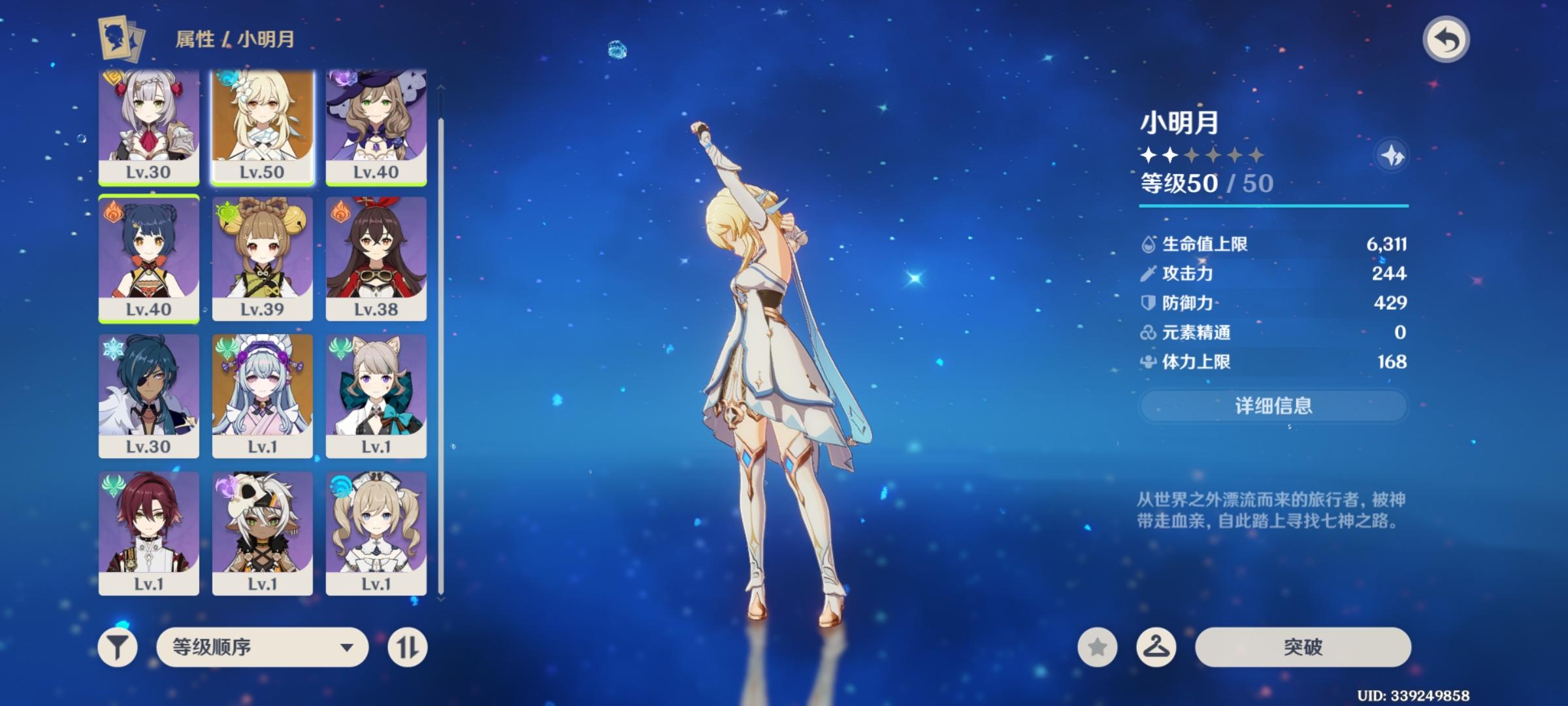
Task: Open the 等级顺序 sorting dropdown
Action: (261, 647)
